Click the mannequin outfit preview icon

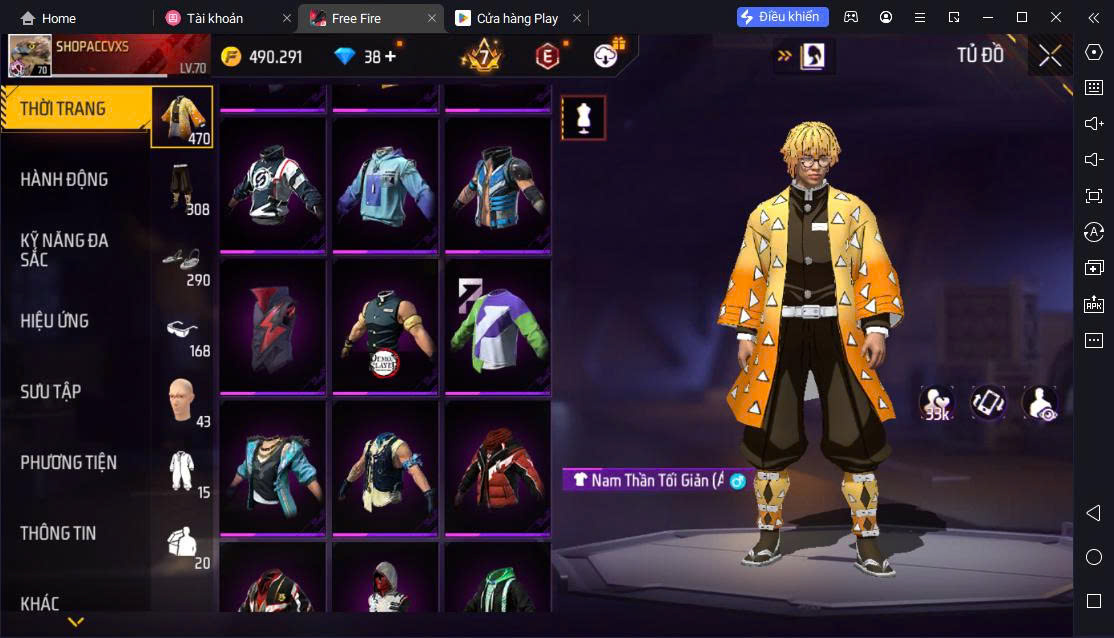click(583, 118)
